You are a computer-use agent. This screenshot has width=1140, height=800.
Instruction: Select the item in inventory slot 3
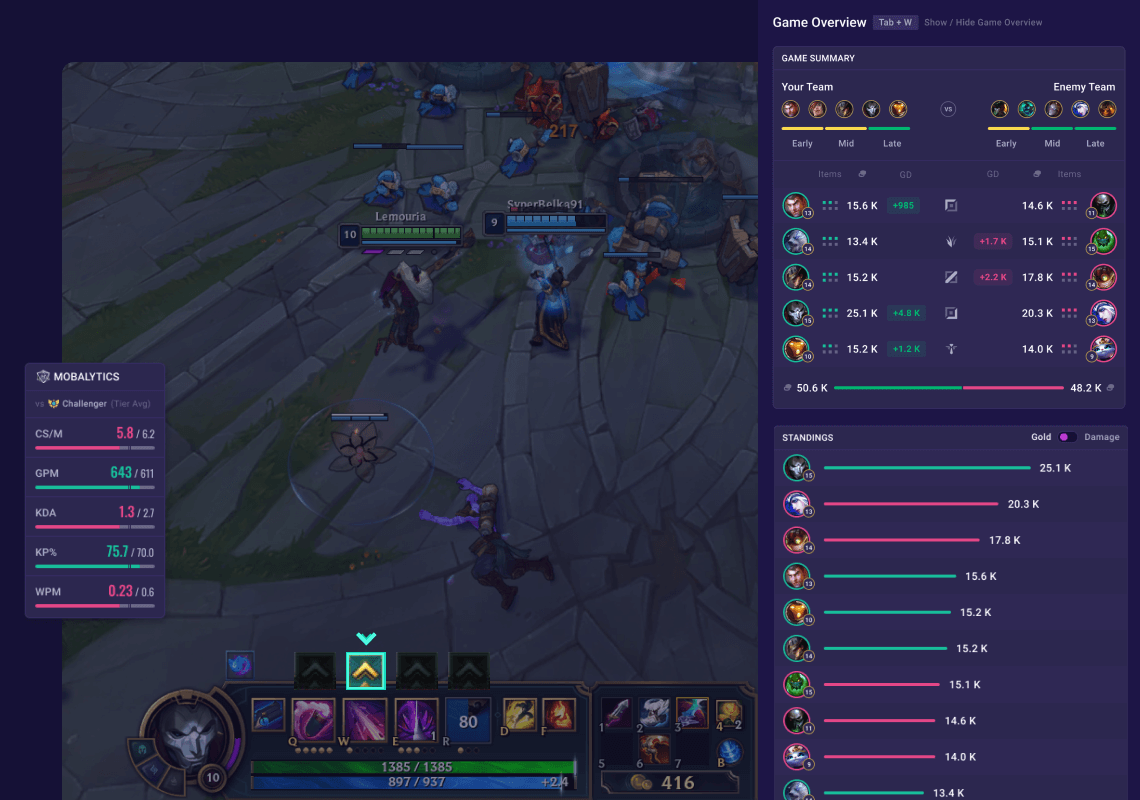coord(692,712)
